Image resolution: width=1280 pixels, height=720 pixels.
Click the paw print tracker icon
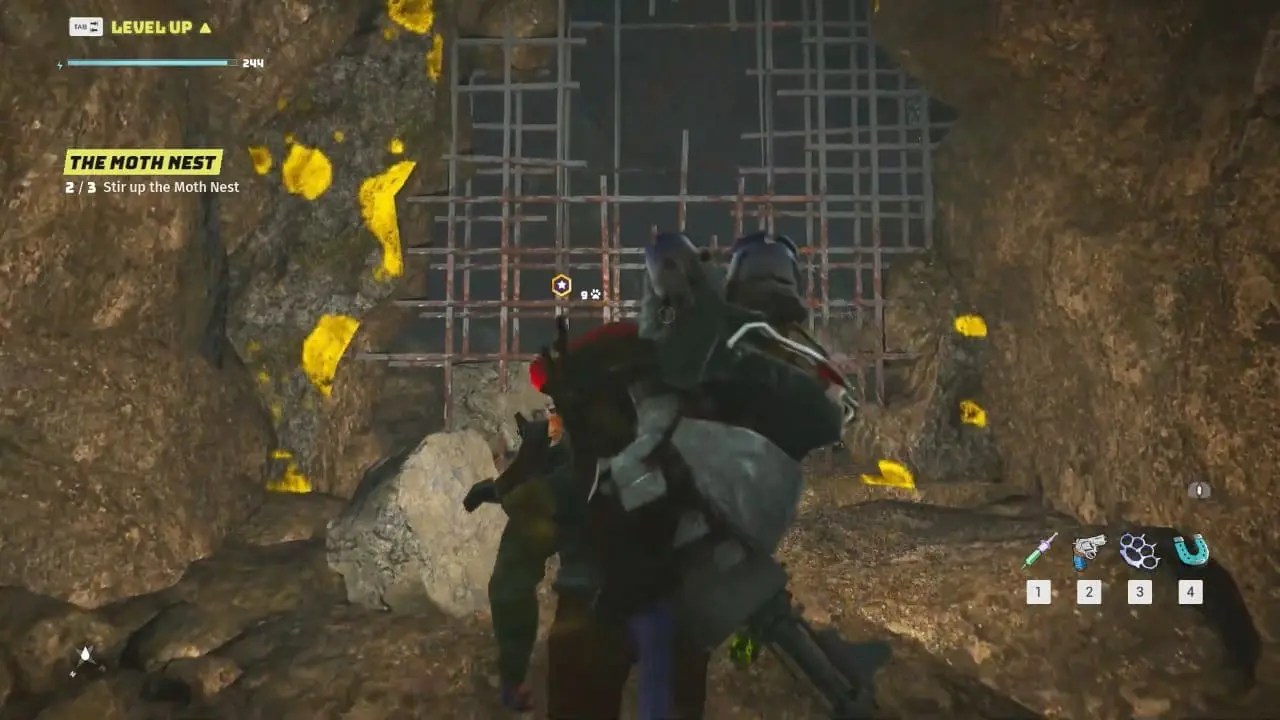(595, 293)
